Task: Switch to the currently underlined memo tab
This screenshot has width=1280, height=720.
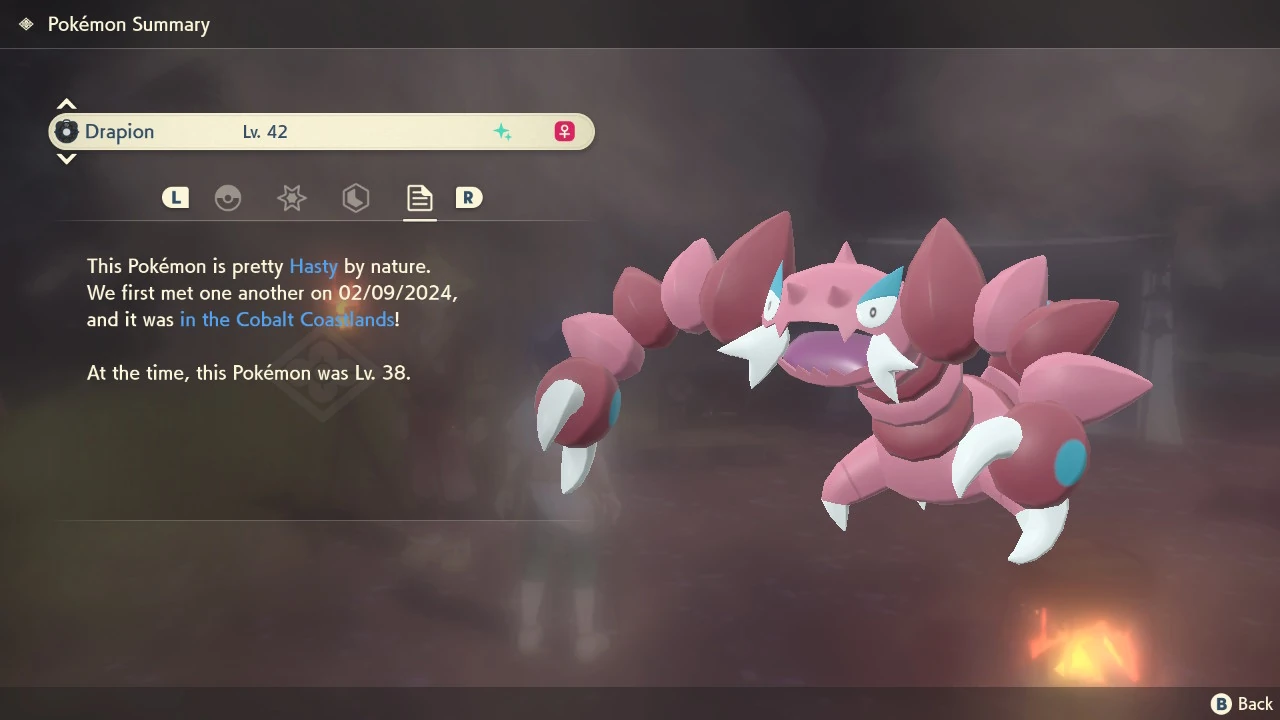Action: click(419, 198)
